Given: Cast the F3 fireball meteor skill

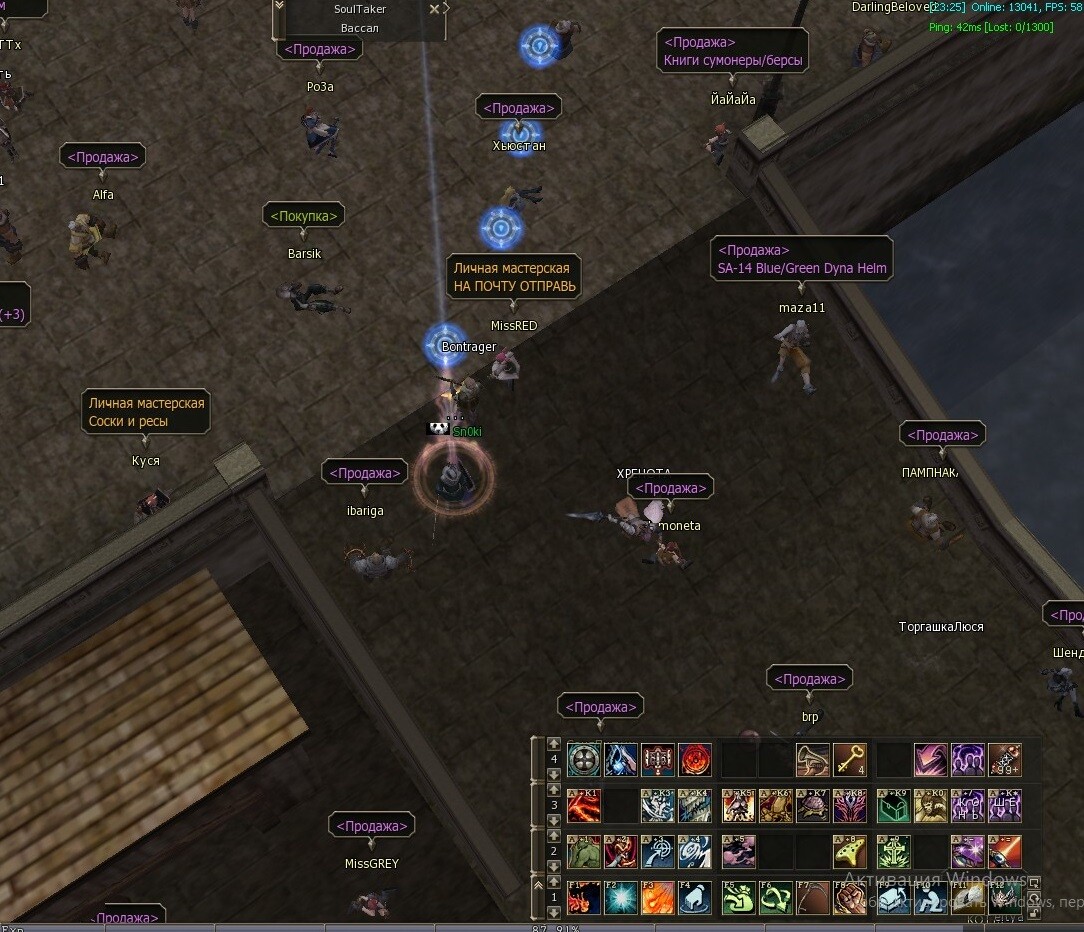Looking at the screenshot, I should click(x=657, y=898).
